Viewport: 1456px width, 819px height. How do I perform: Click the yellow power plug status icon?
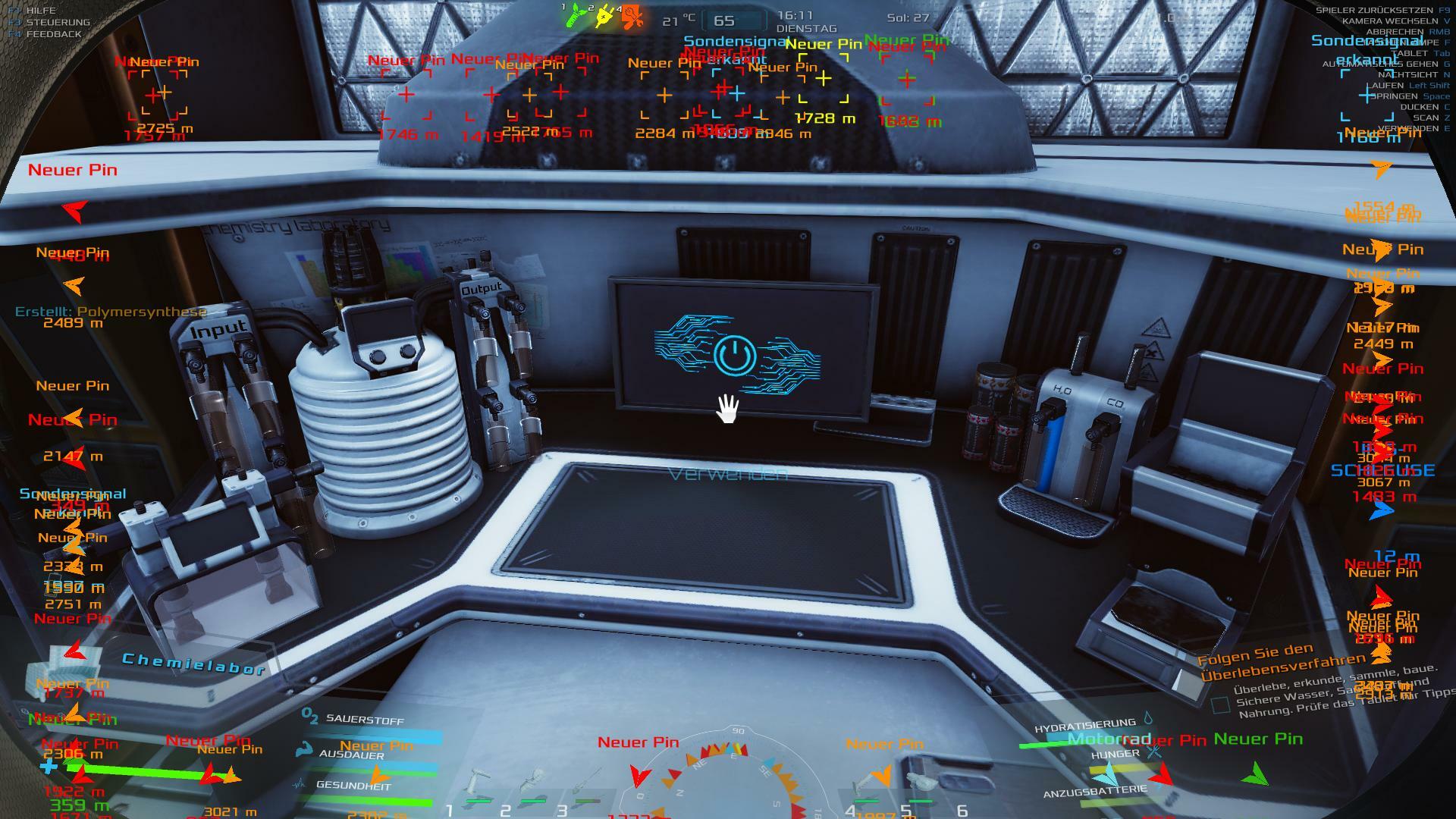[604, 16]
